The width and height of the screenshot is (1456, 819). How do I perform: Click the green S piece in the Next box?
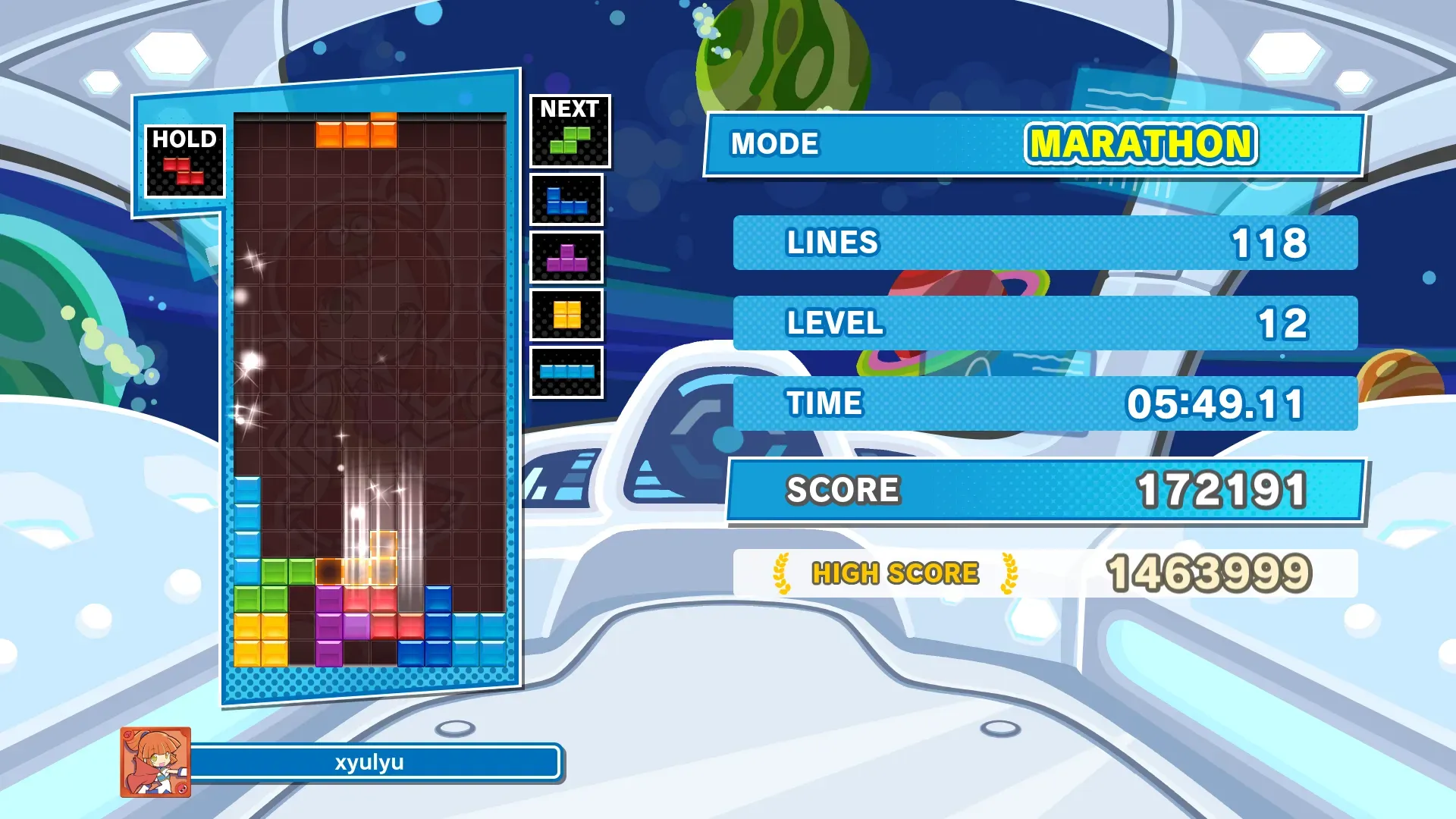[570, 140]
